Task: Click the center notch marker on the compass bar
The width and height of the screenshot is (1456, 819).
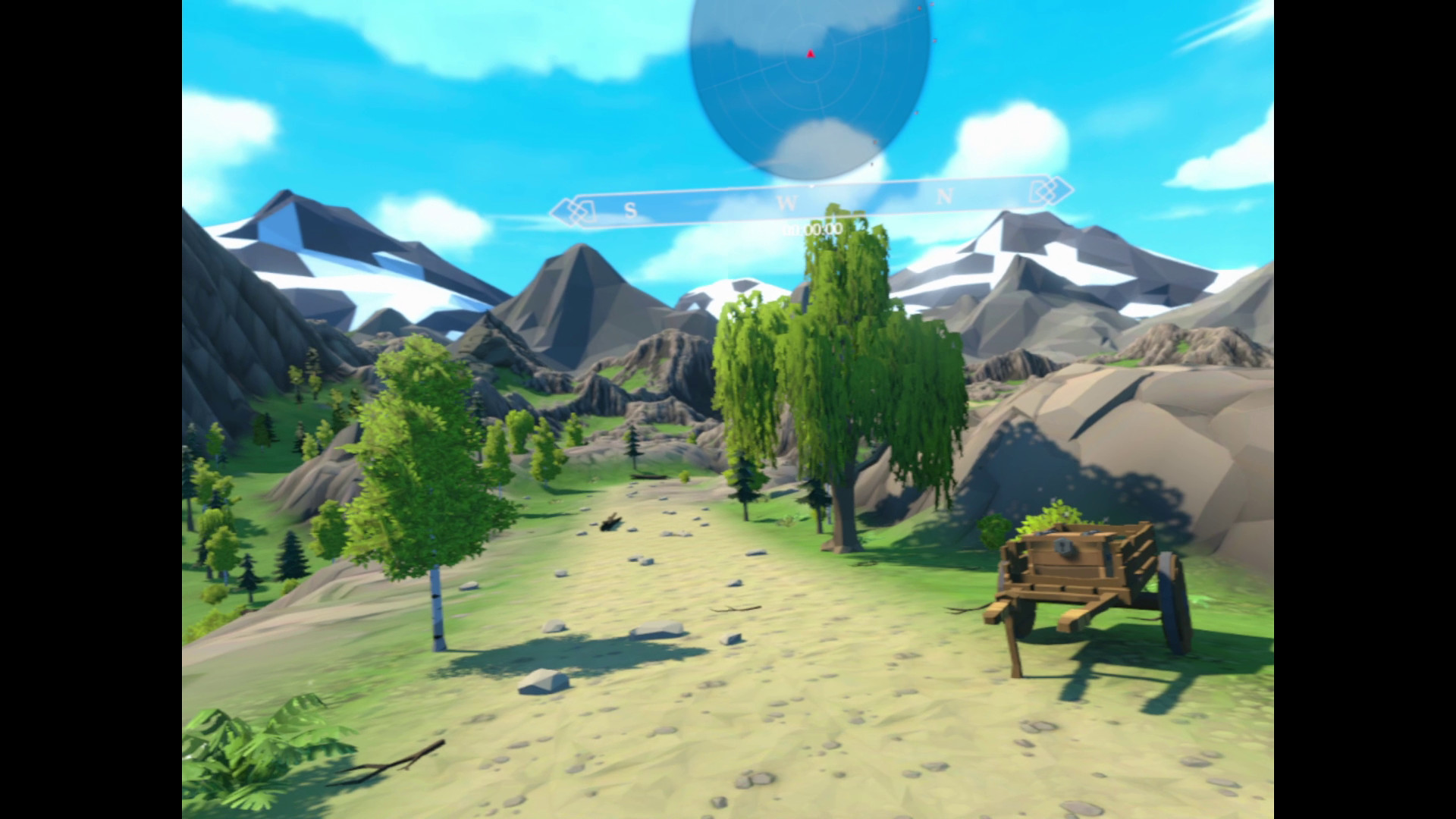Action: 812,186
